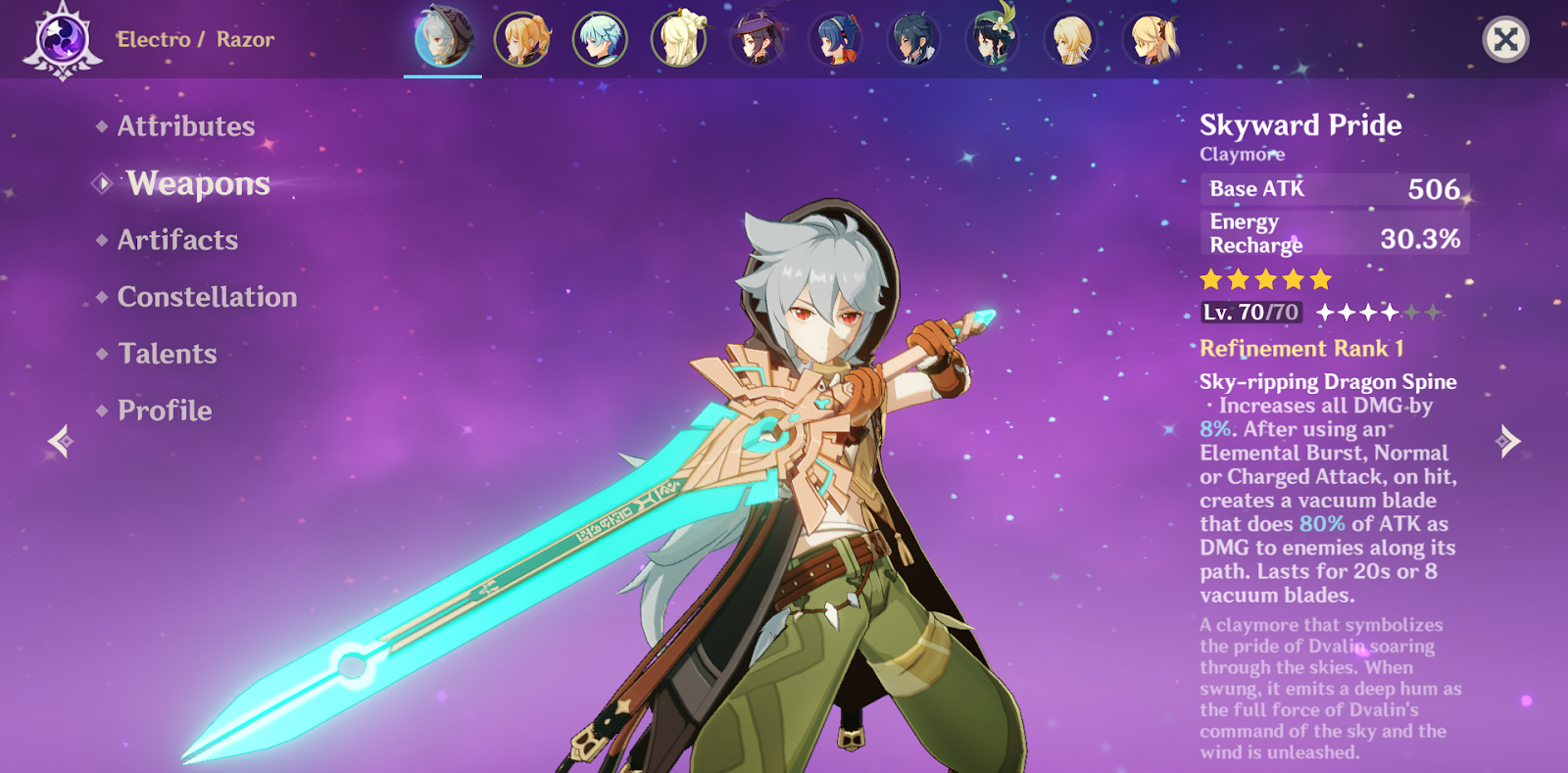Click the right arrow for next character

(x=1508, y=442)
